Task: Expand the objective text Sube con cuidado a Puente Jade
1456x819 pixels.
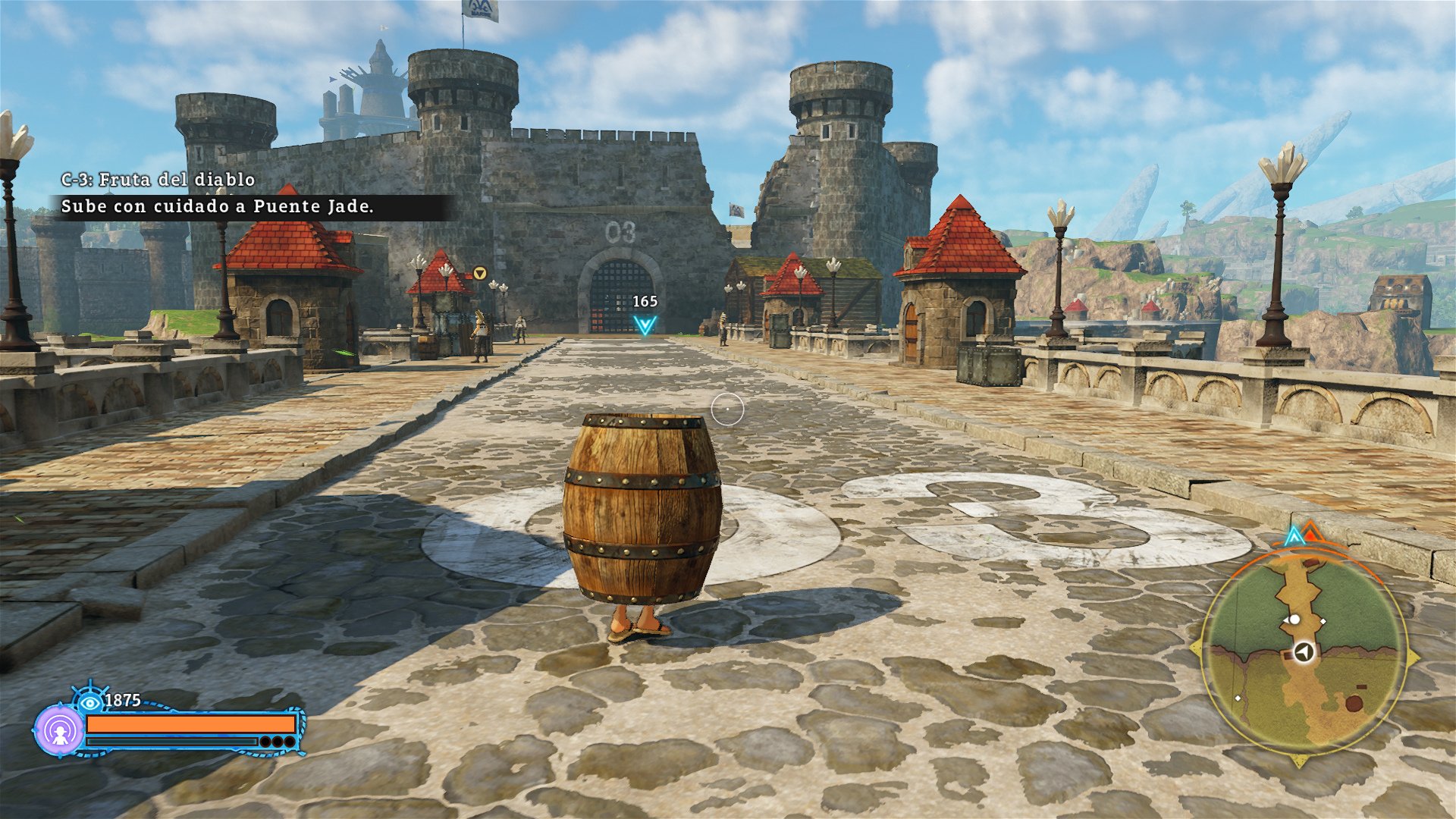Action: pyautogui.click(x=218, y=206)
